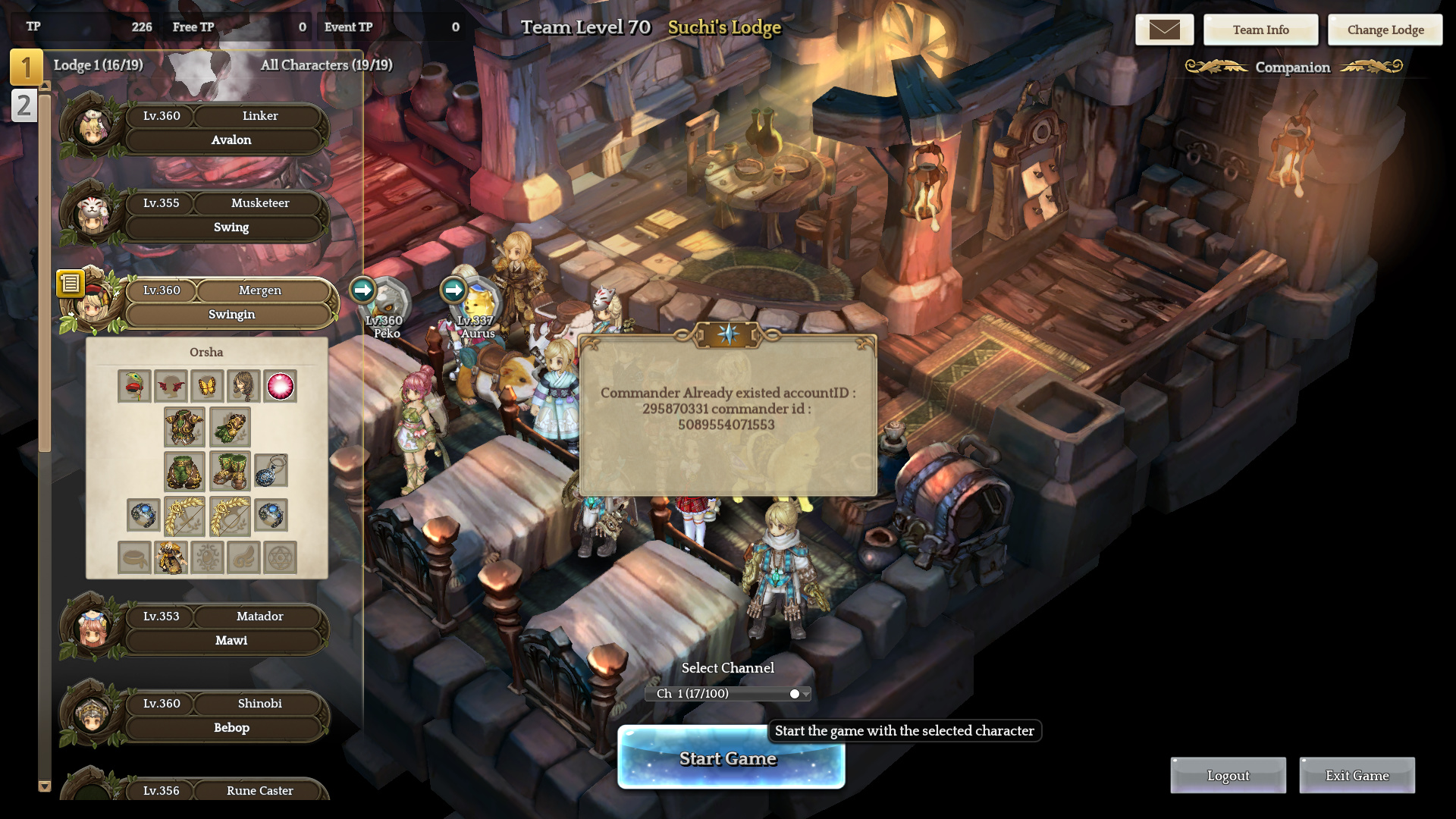The image size is (1456, 819).
Task: Select Musketeer character Swing
Action: point(227,215)
